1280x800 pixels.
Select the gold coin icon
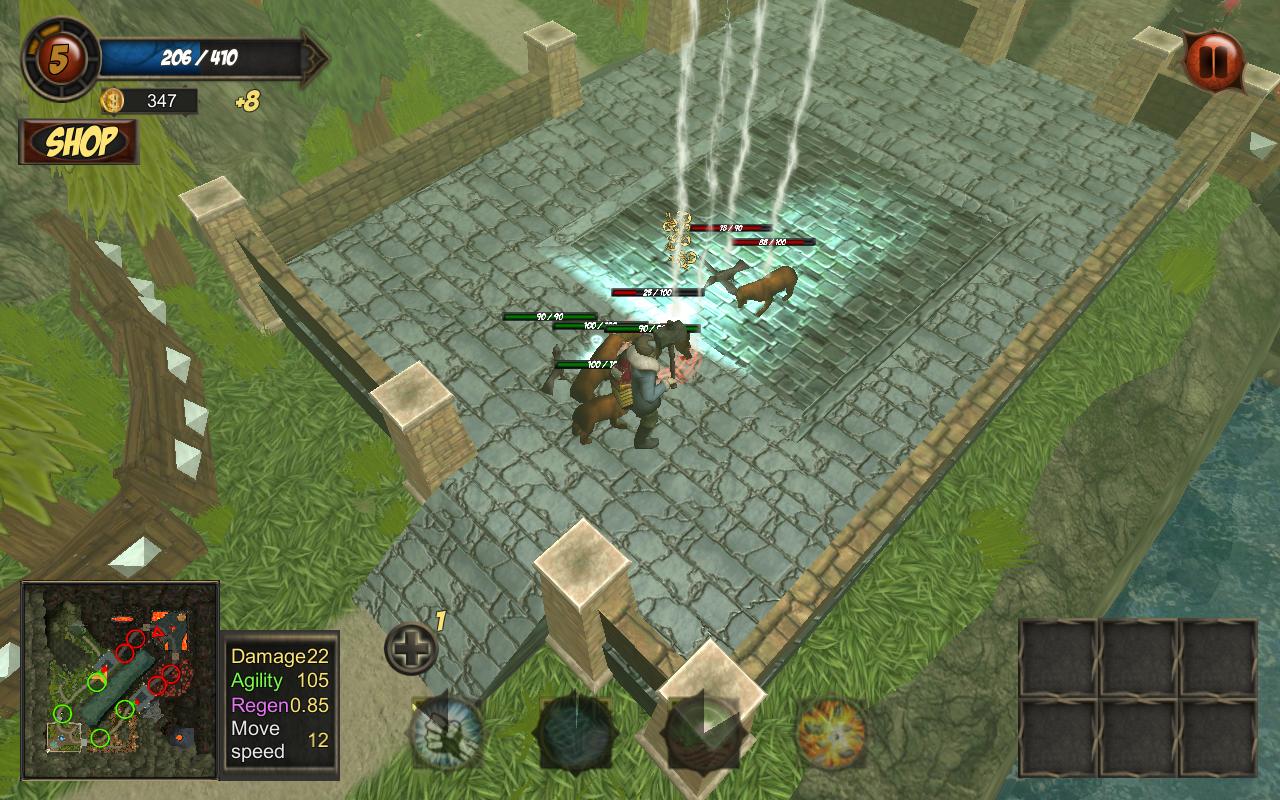tap(112, 100)
